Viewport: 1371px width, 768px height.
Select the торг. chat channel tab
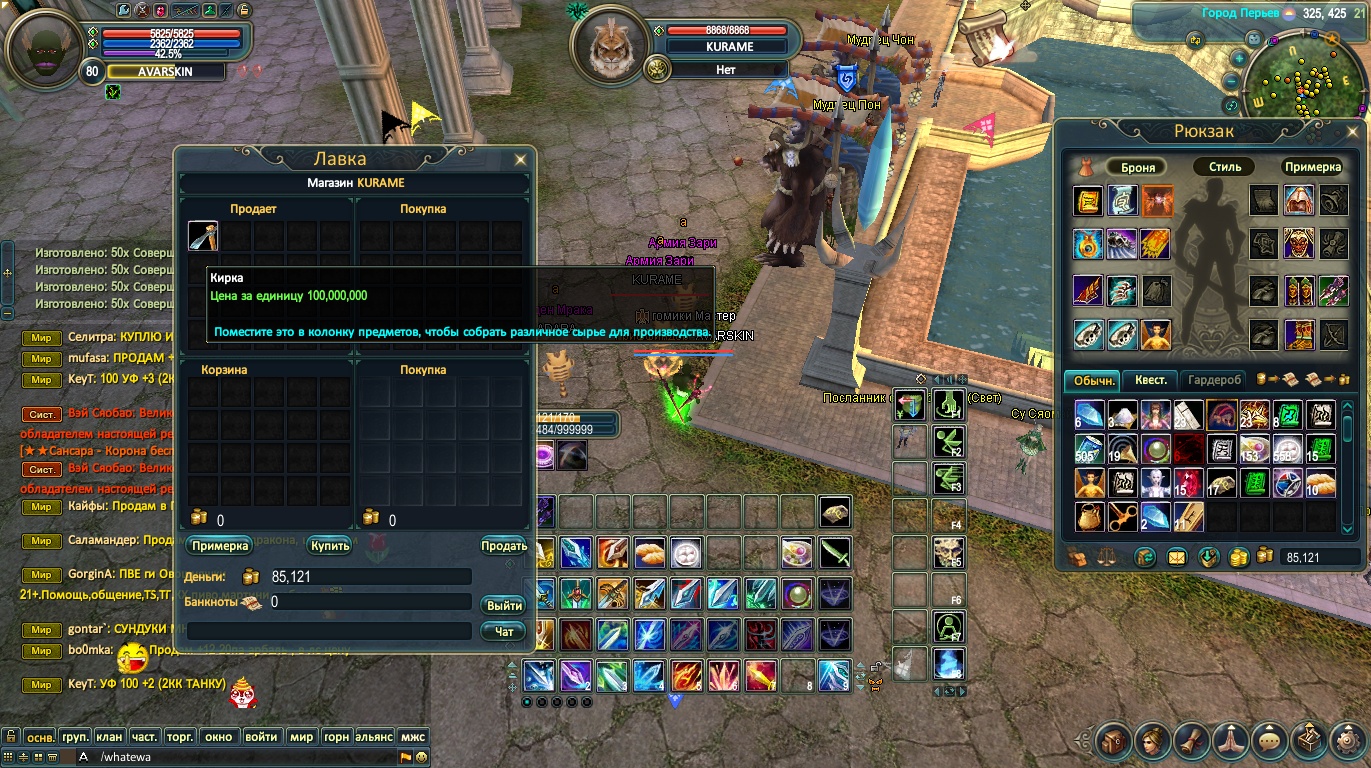(180, 737)
